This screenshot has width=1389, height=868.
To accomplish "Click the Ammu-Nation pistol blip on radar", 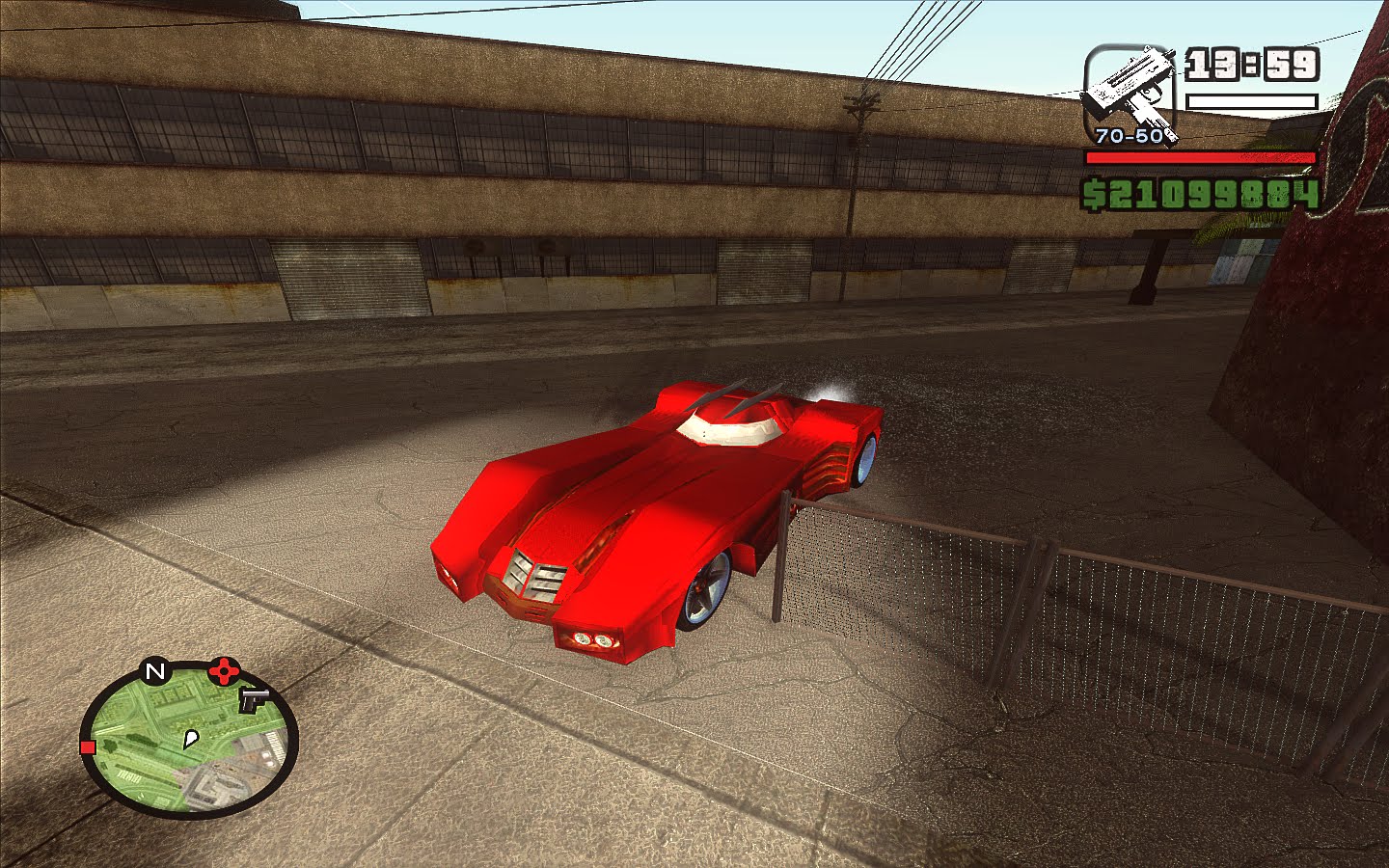I will click(x=253, y=700).
